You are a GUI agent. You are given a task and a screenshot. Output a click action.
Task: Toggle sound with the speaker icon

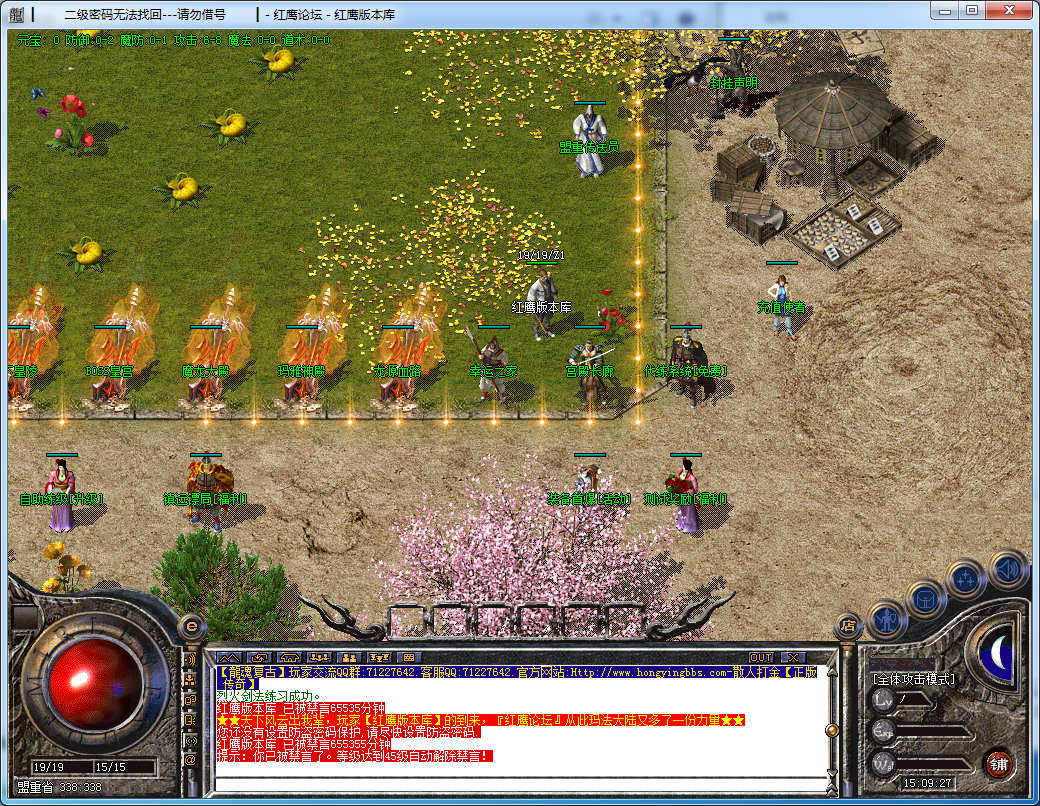tap(1007, 568)
